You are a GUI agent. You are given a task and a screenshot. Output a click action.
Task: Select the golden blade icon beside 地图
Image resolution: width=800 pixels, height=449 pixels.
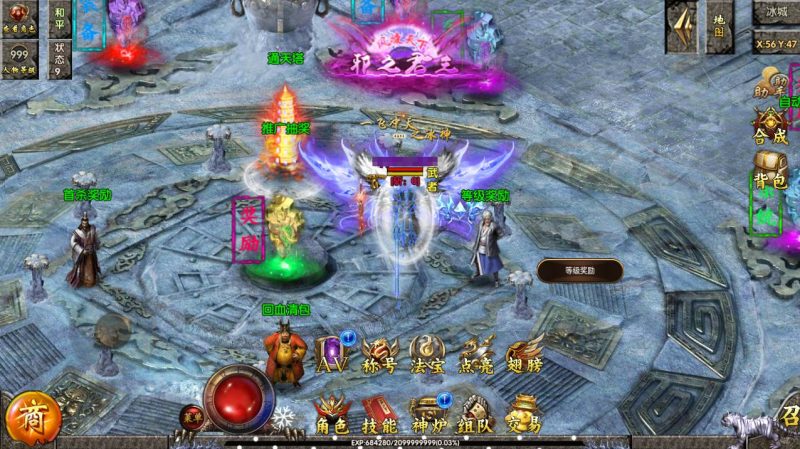tap(683, 27)
